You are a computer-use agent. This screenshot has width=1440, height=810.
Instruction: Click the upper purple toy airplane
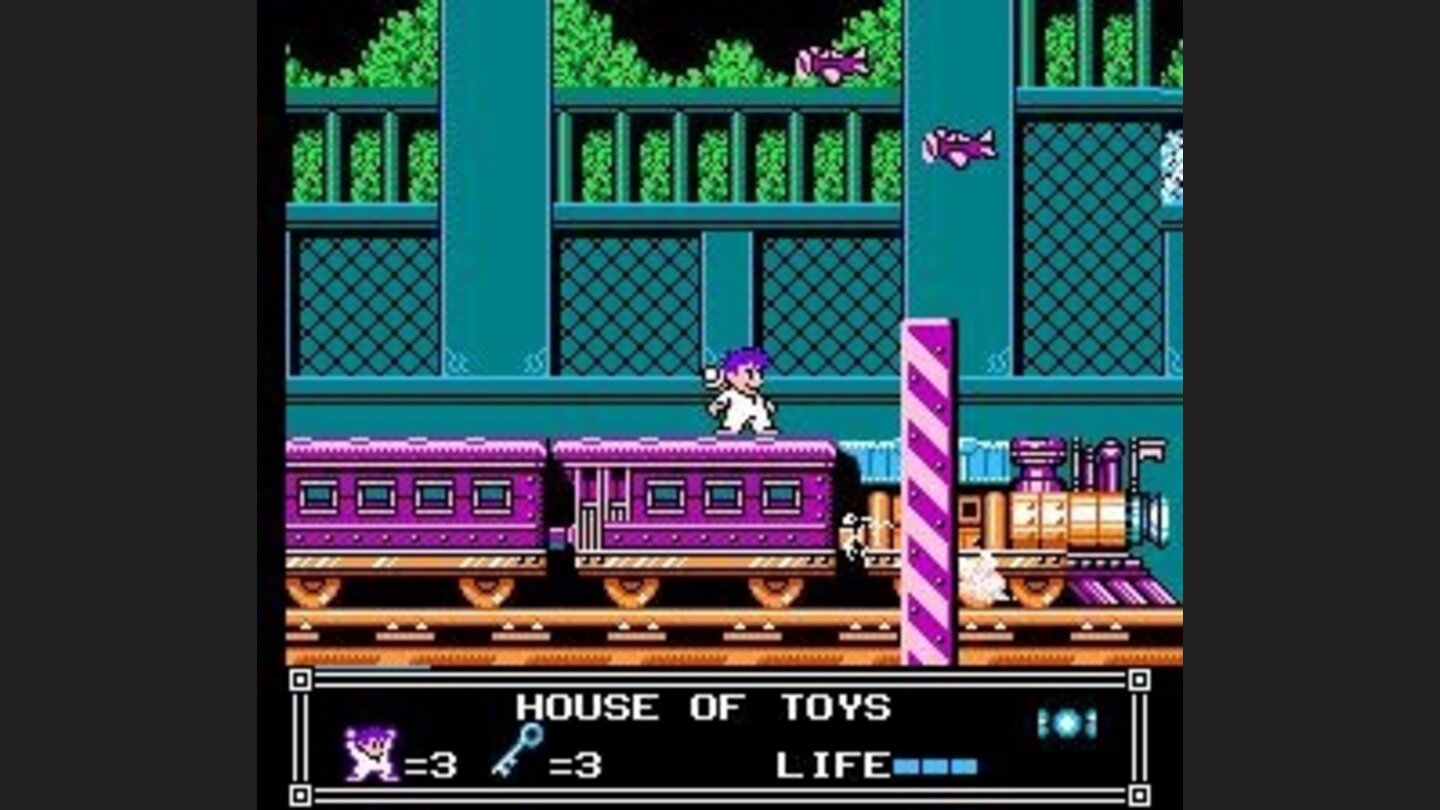[x=831, y=62]
